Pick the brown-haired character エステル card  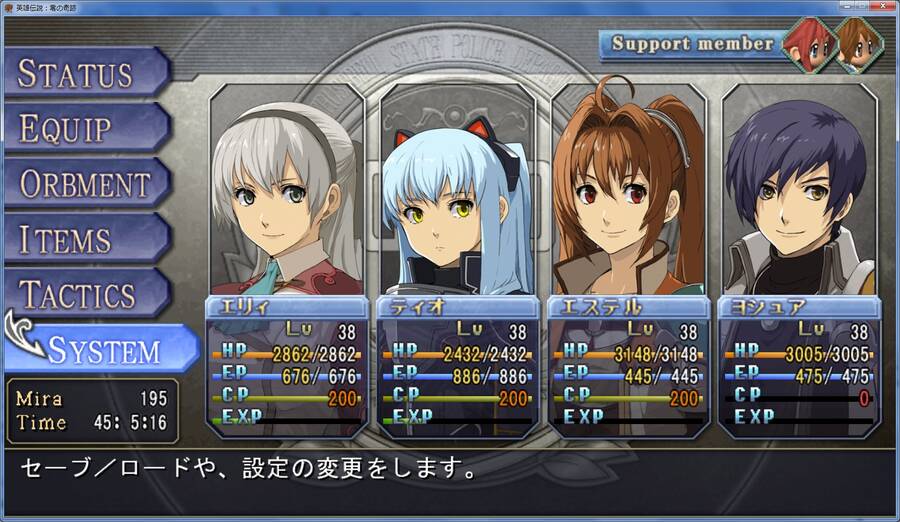628,260
